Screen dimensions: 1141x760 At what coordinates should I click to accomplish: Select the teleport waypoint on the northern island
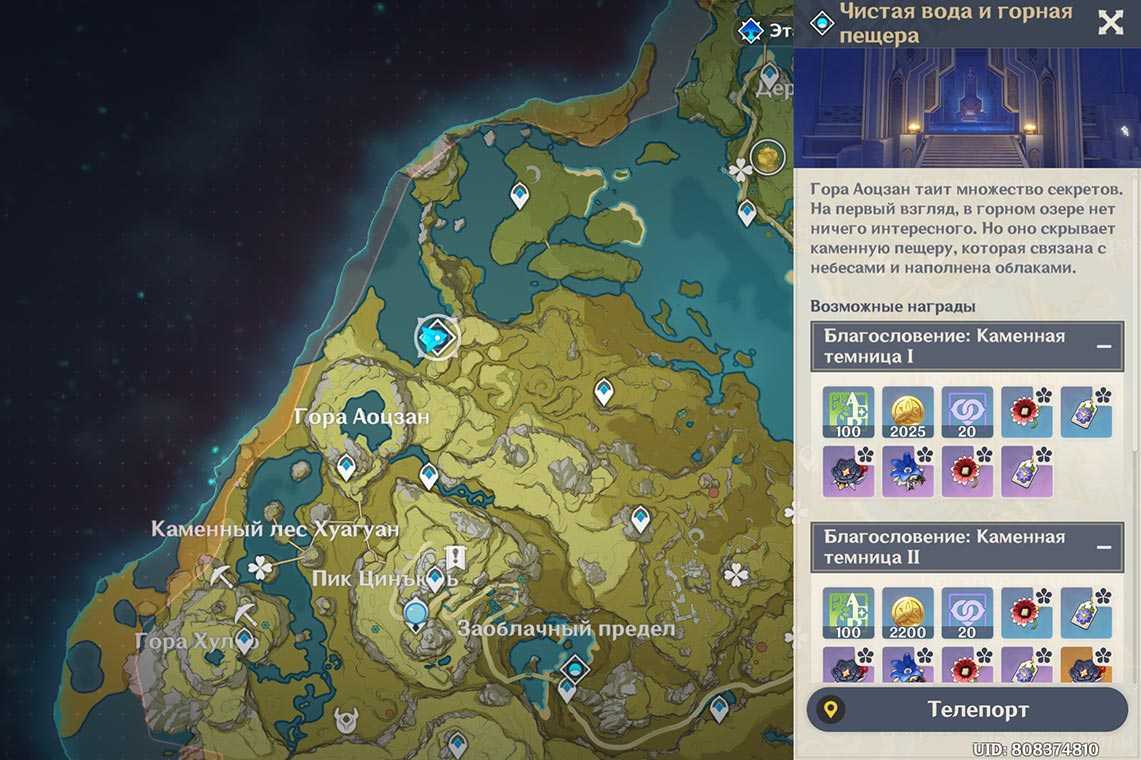(519, 195)
